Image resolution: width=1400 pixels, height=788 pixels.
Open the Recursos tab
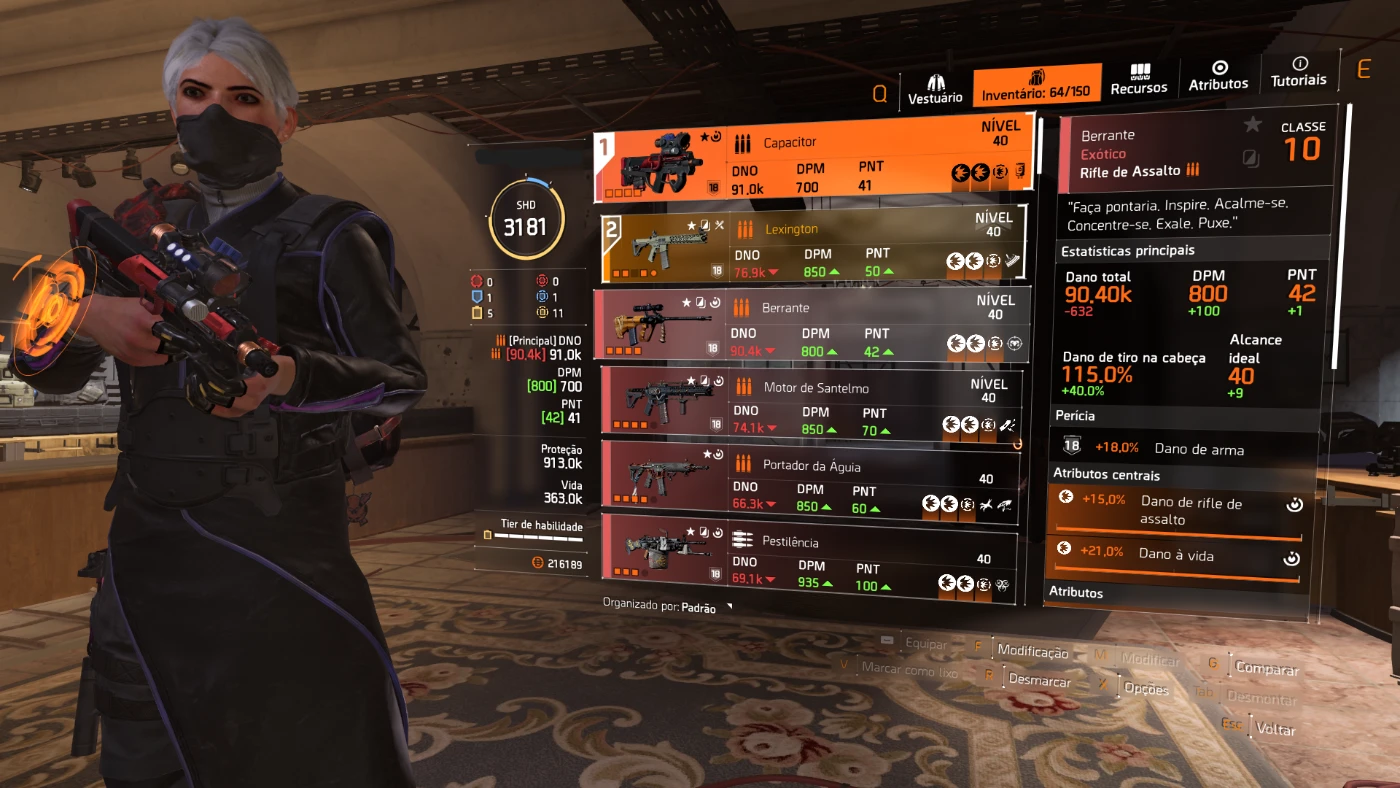coord(1139,79)
